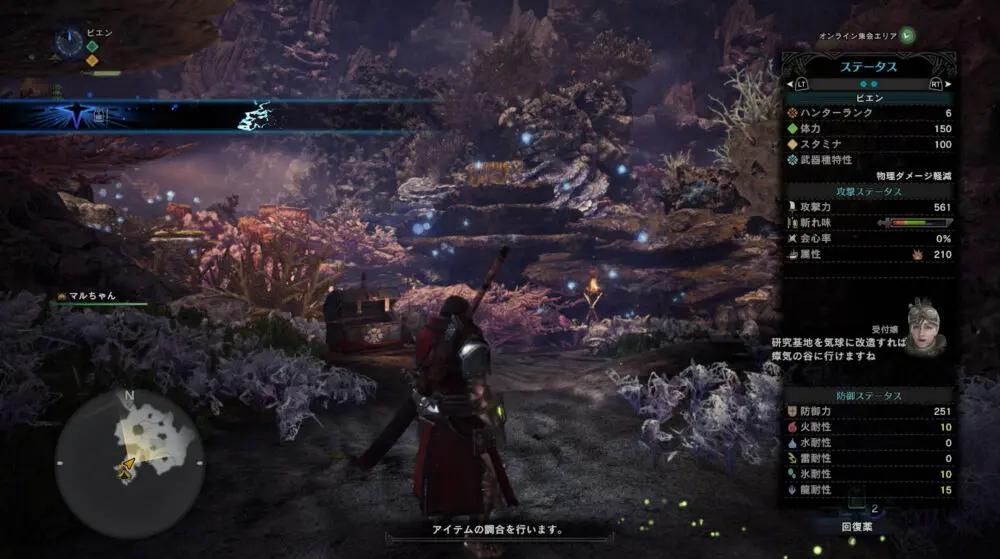Click the 武器種特性 row
This screenshot has height=559, width=1000.
tap(868, 160)
